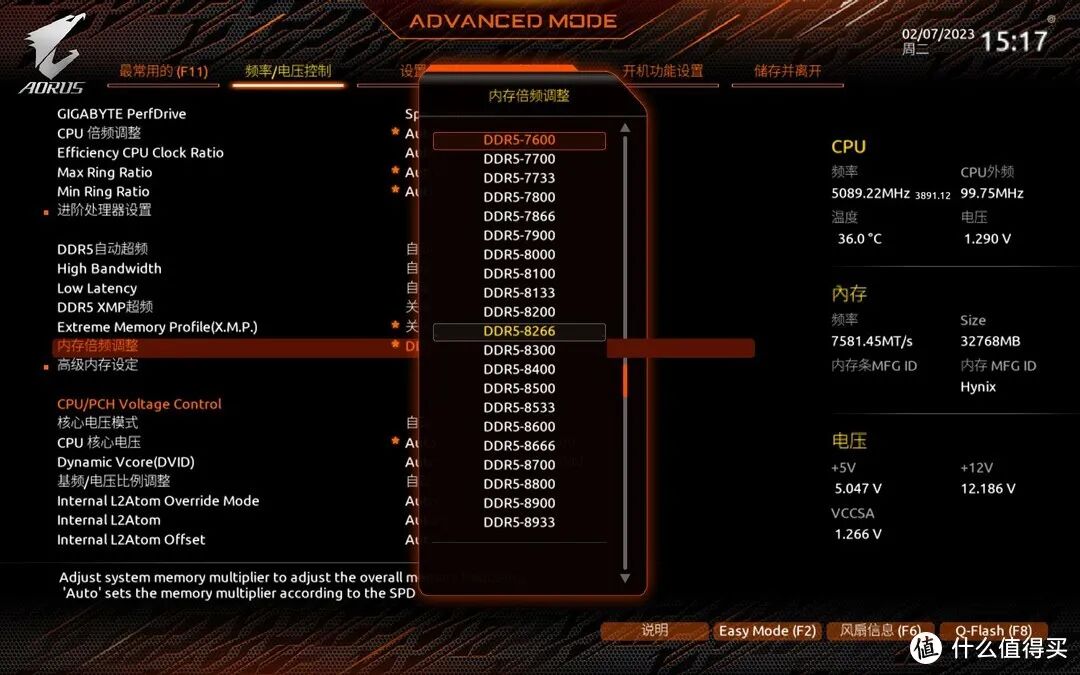Choose the DDR5-8266 memory option
This screenshot has width=1080, height=675.
pyautogui.click(x=519, y=332)
